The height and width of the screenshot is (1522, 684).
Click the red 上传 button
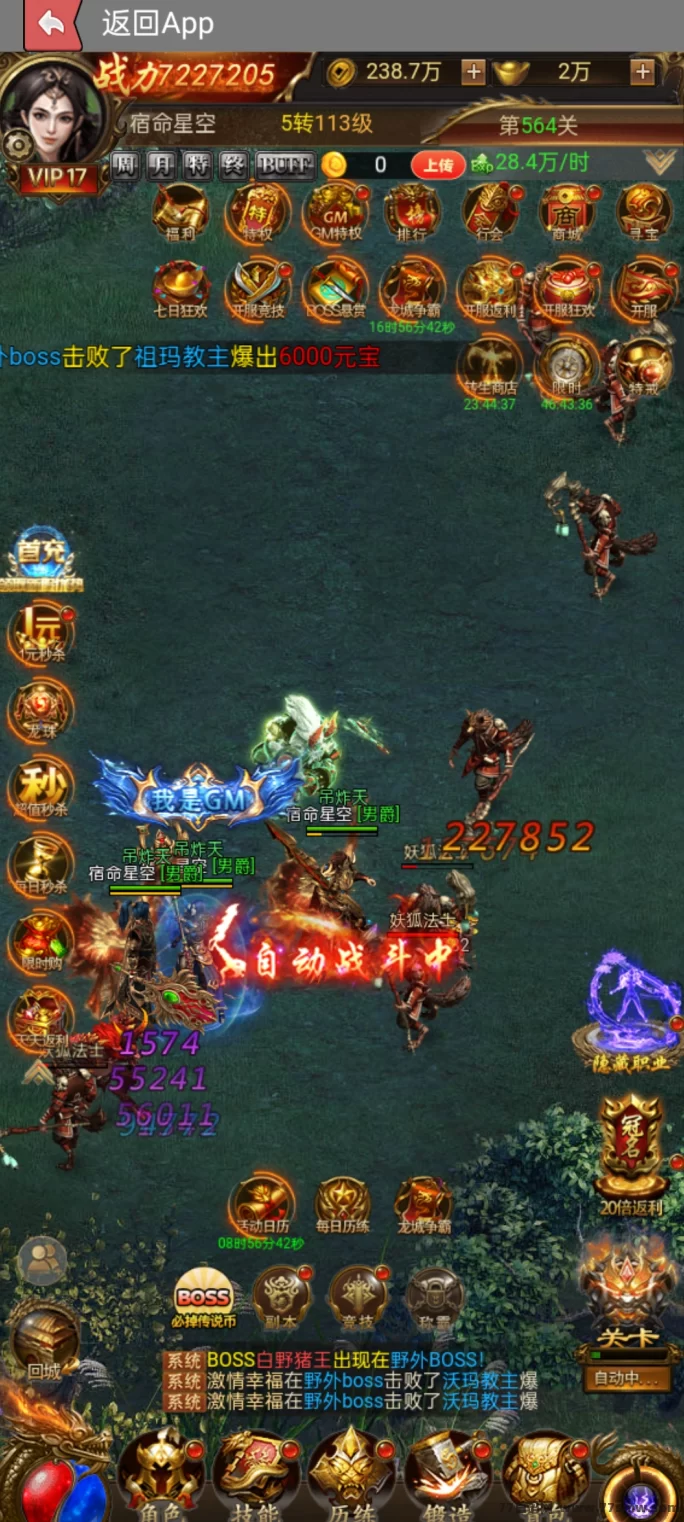438,165
